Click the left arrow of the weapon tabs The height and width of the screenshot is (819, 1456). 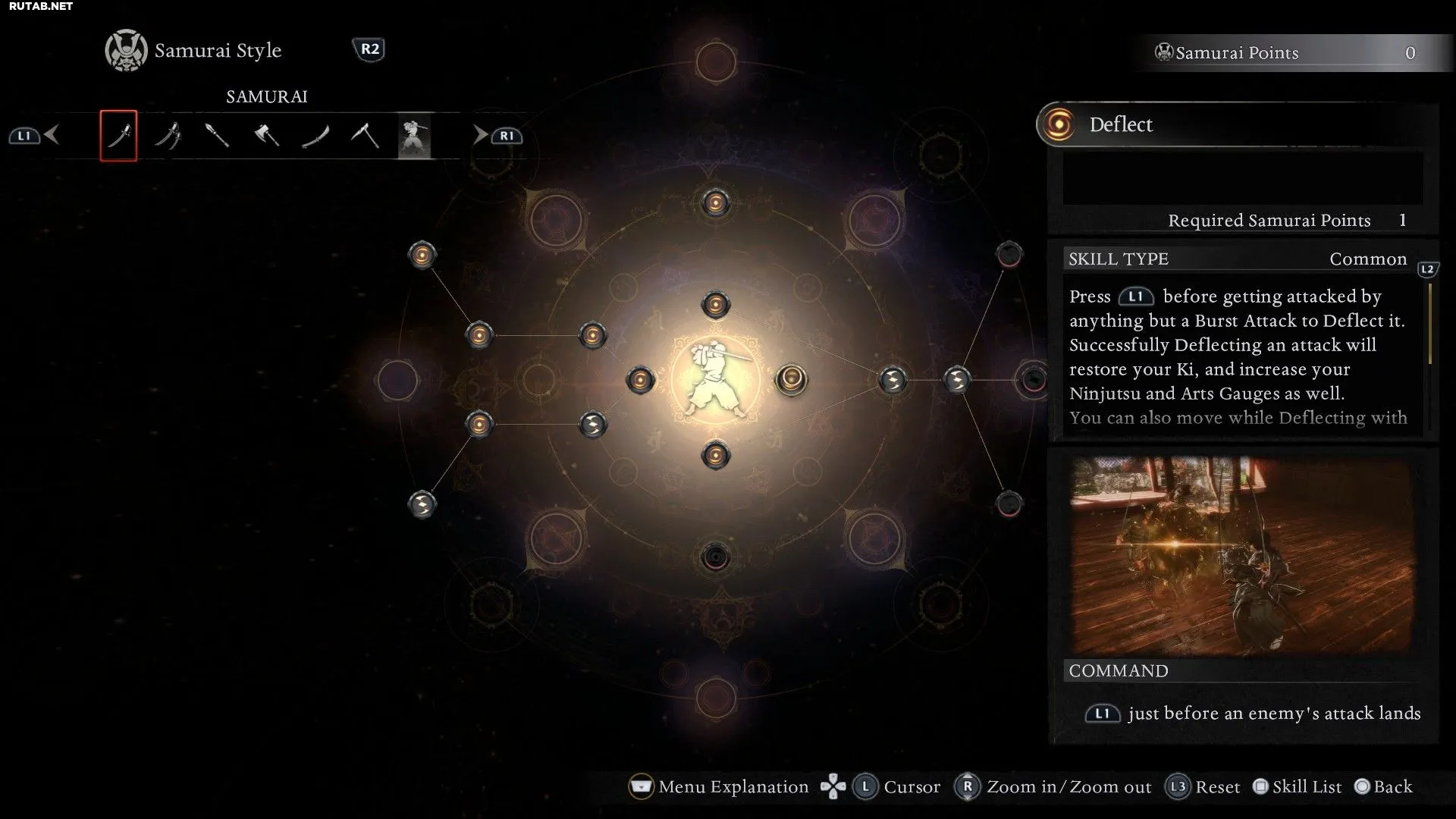pyautogui.click(x=52, y=135)
